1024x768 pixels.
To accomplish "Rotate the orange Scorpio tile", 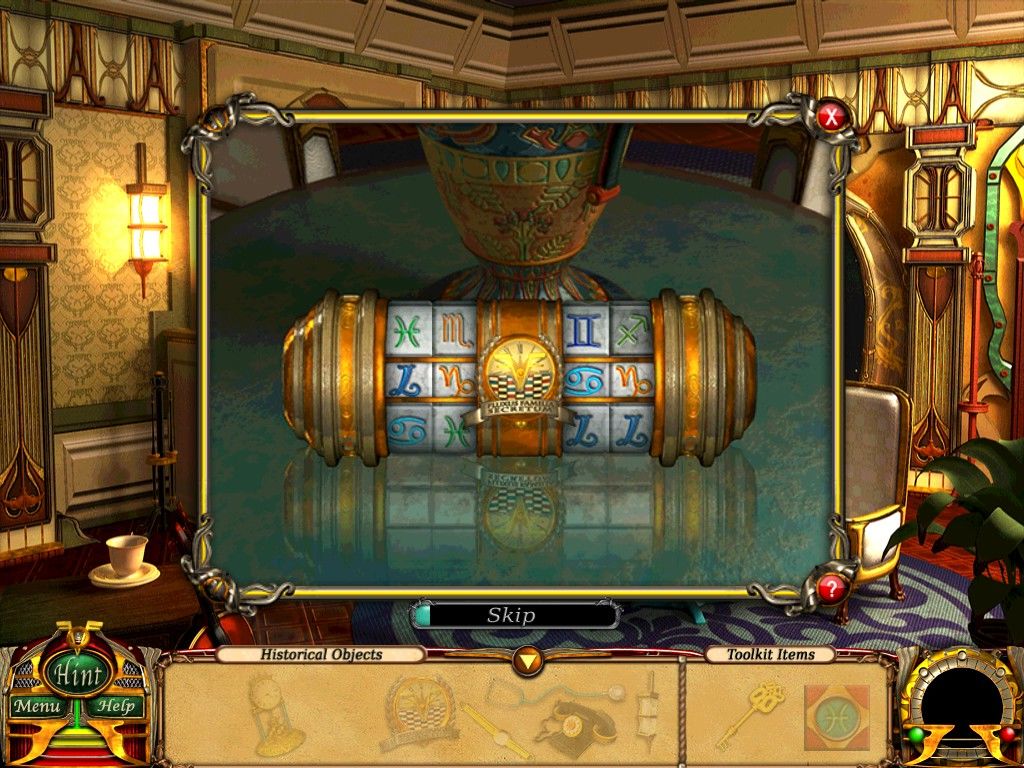I will point(453,329).
